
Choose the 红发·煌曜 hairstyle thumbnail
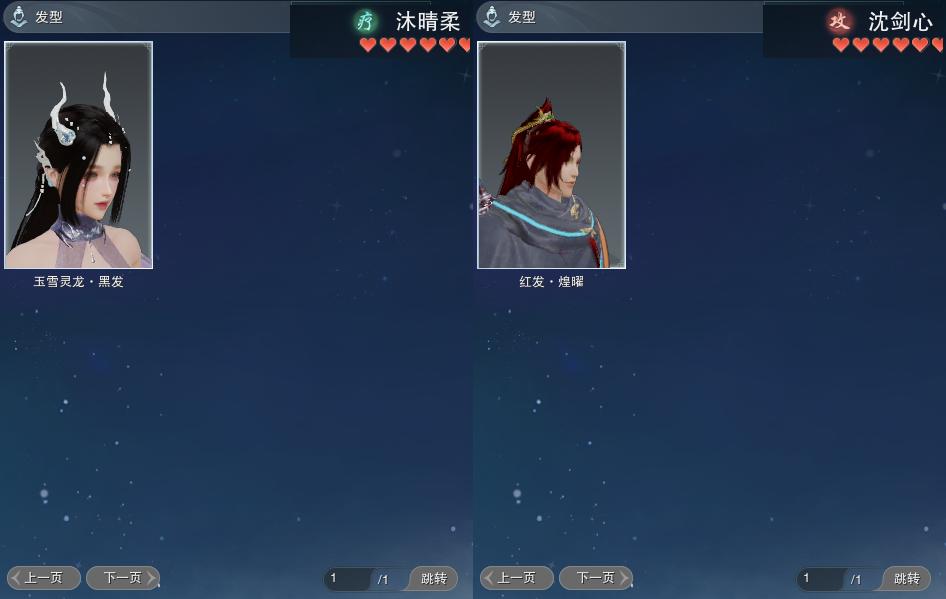(551, 155)
